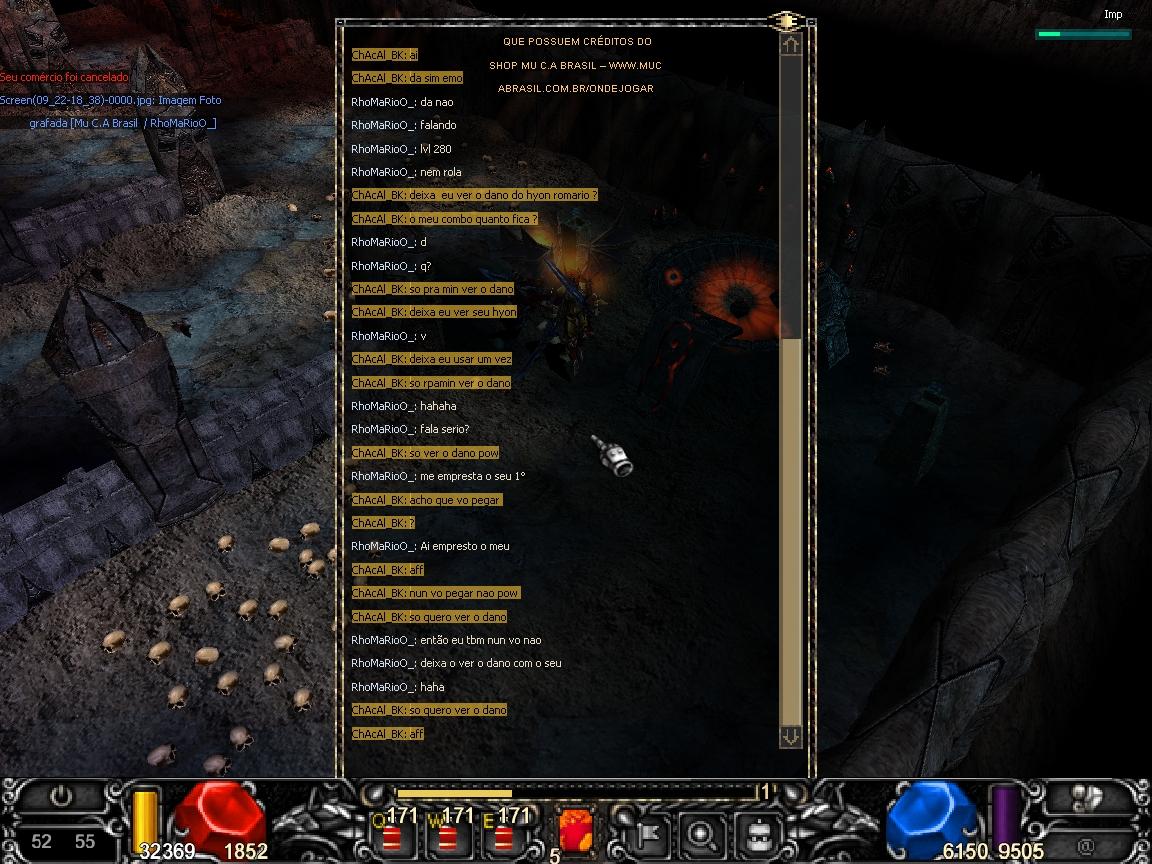The width and height of the screenshot is (1152, 864).
Task: Open the character panel button at bottom right
Action: point(1087,797)
